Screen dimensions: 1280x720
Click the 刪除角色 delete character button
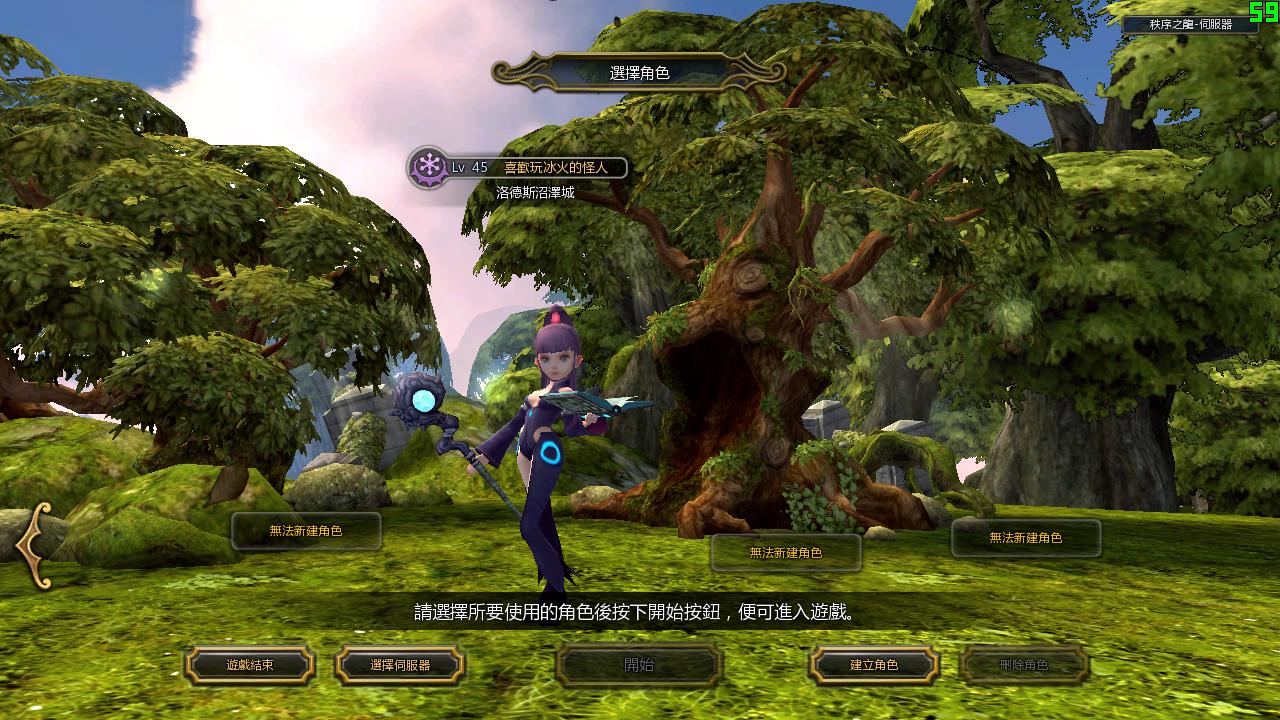tap(1024, 665)
